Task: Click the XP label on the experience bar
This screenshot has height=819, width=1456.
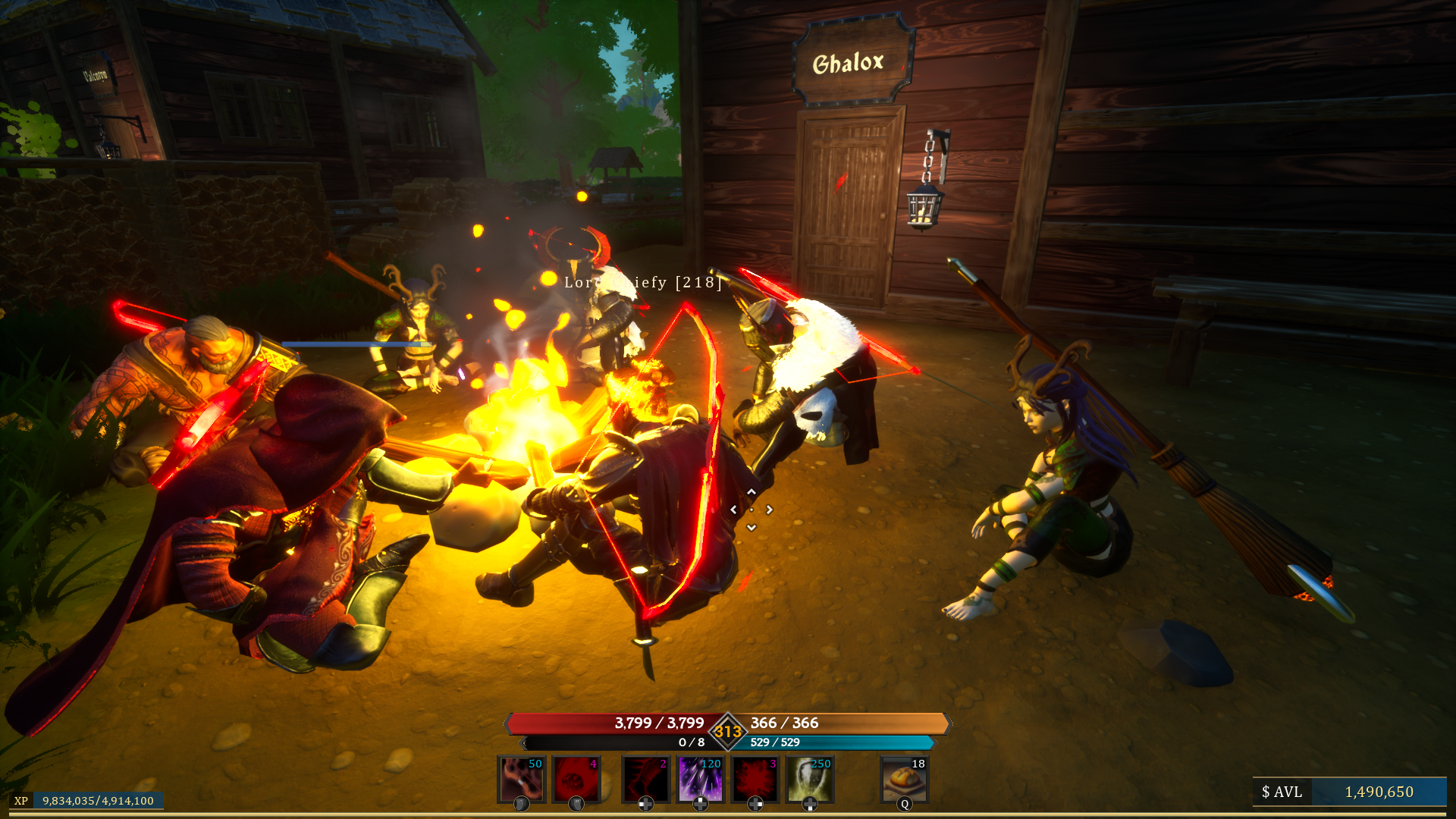Action: (21, 799)
